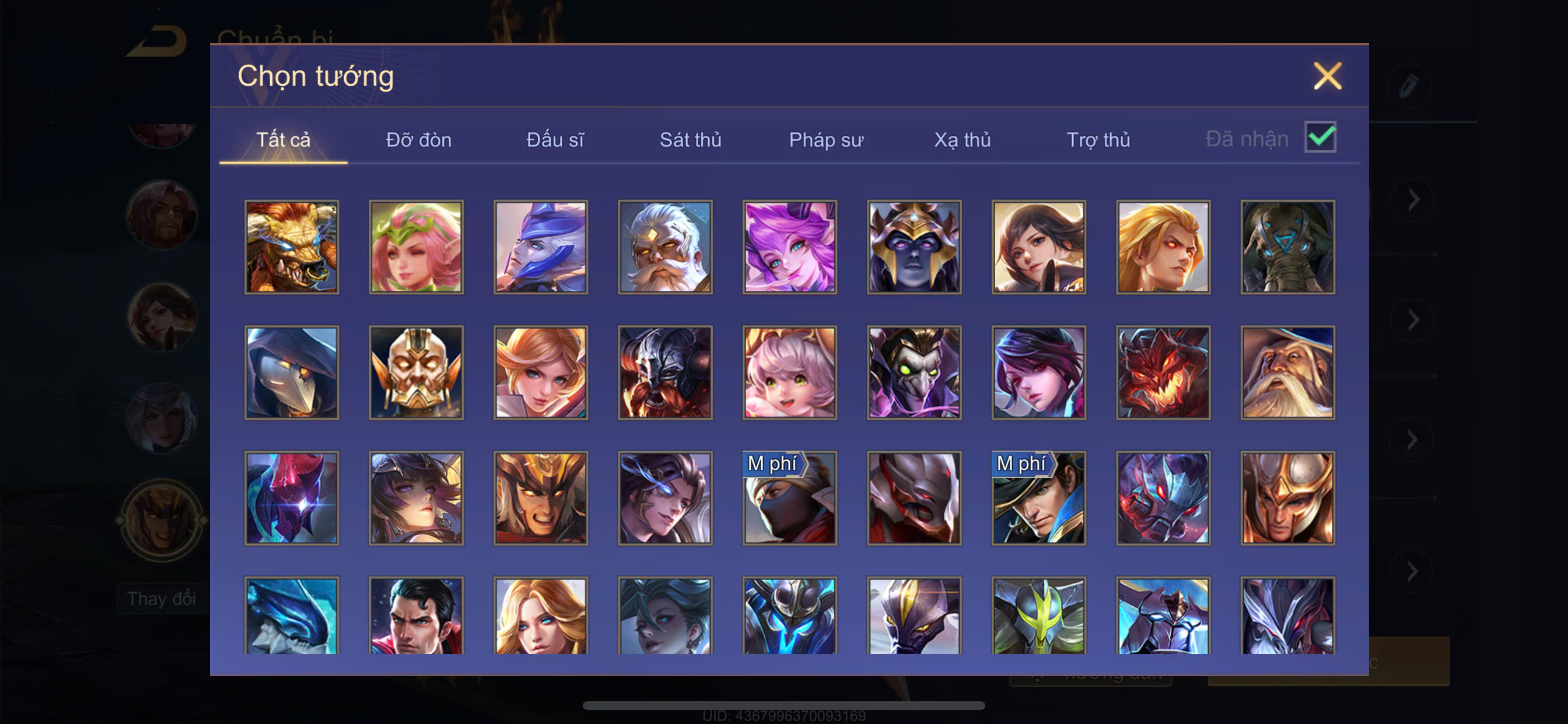Choose the Superman hero portrait

[x=416, y=616]
